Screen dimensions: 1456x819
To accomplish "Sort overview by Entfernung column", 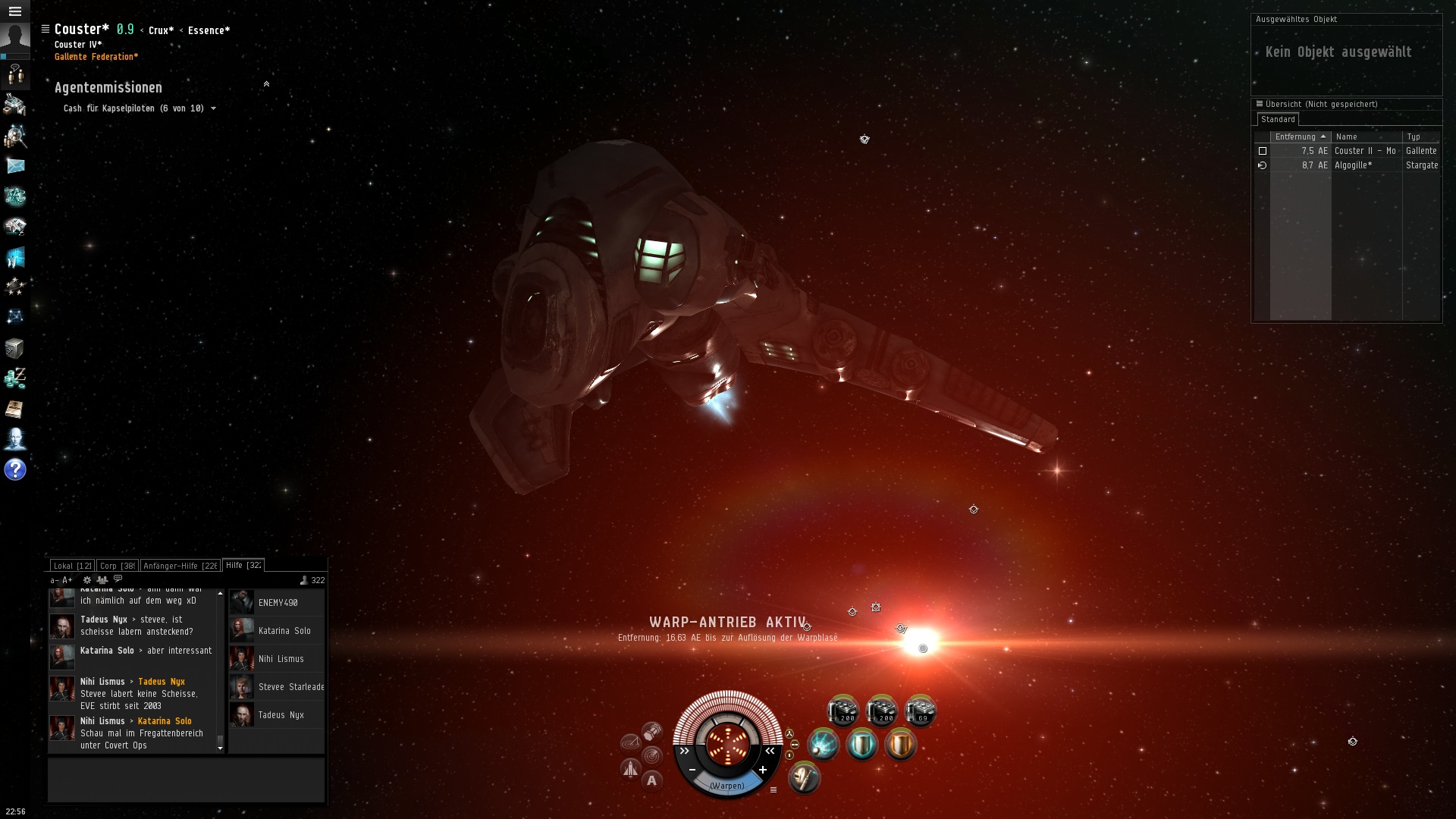I will [x=1295, y=137].
